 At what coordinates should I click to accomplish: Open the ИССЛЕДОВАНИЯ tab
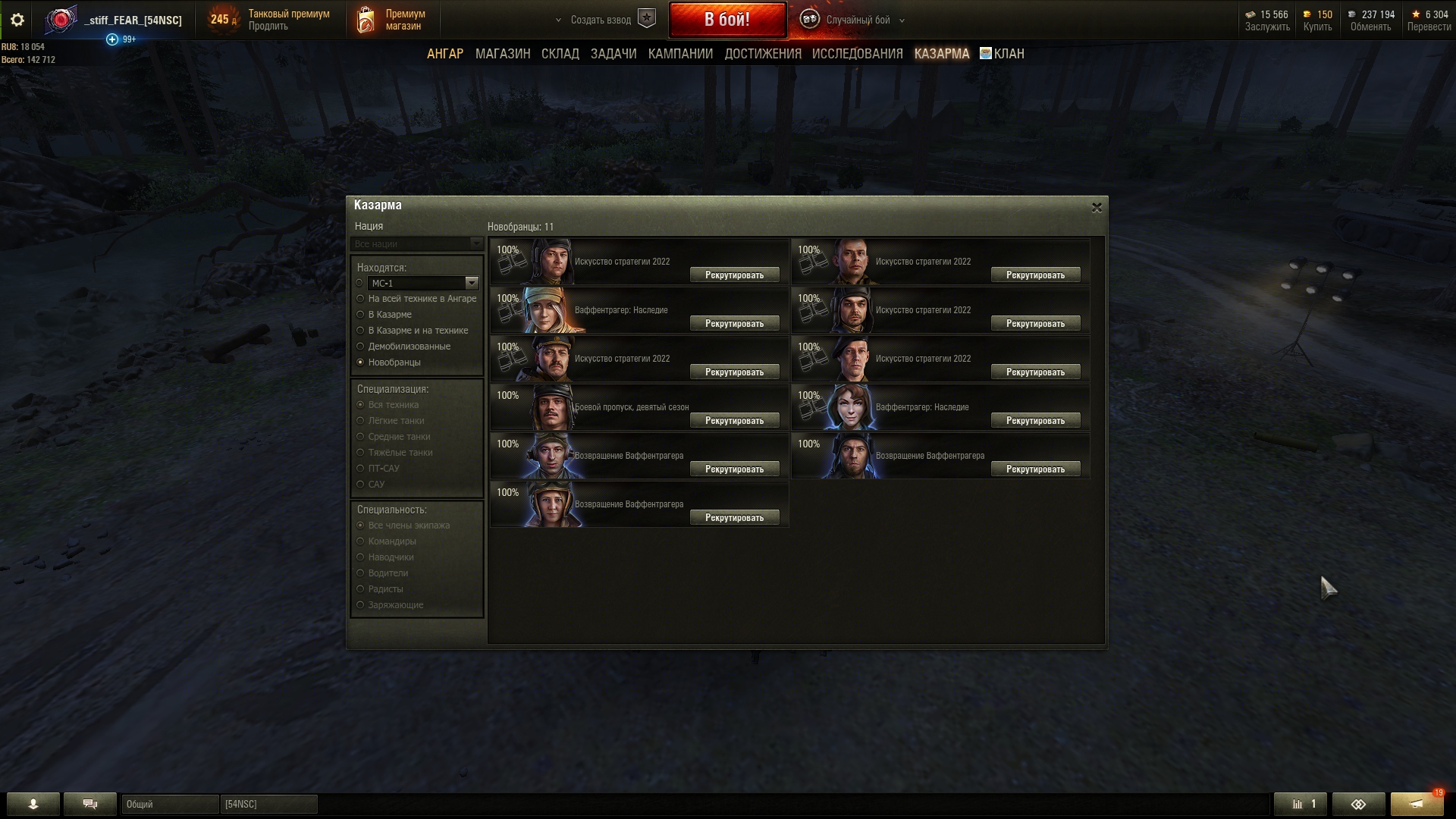857,54
